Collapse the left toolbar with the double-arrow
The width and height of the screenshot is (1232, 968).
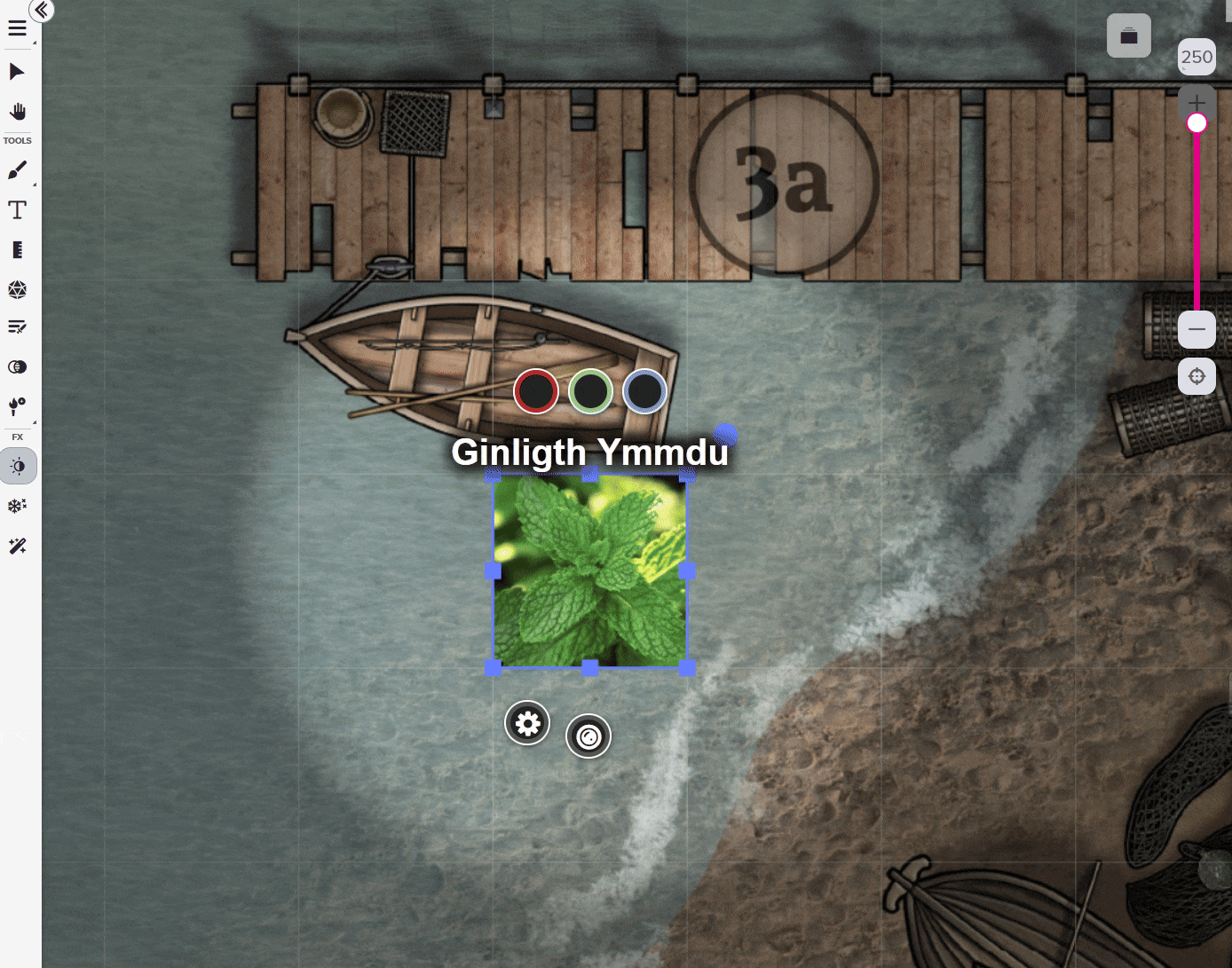pyautogui.click(x=42, y=10)
